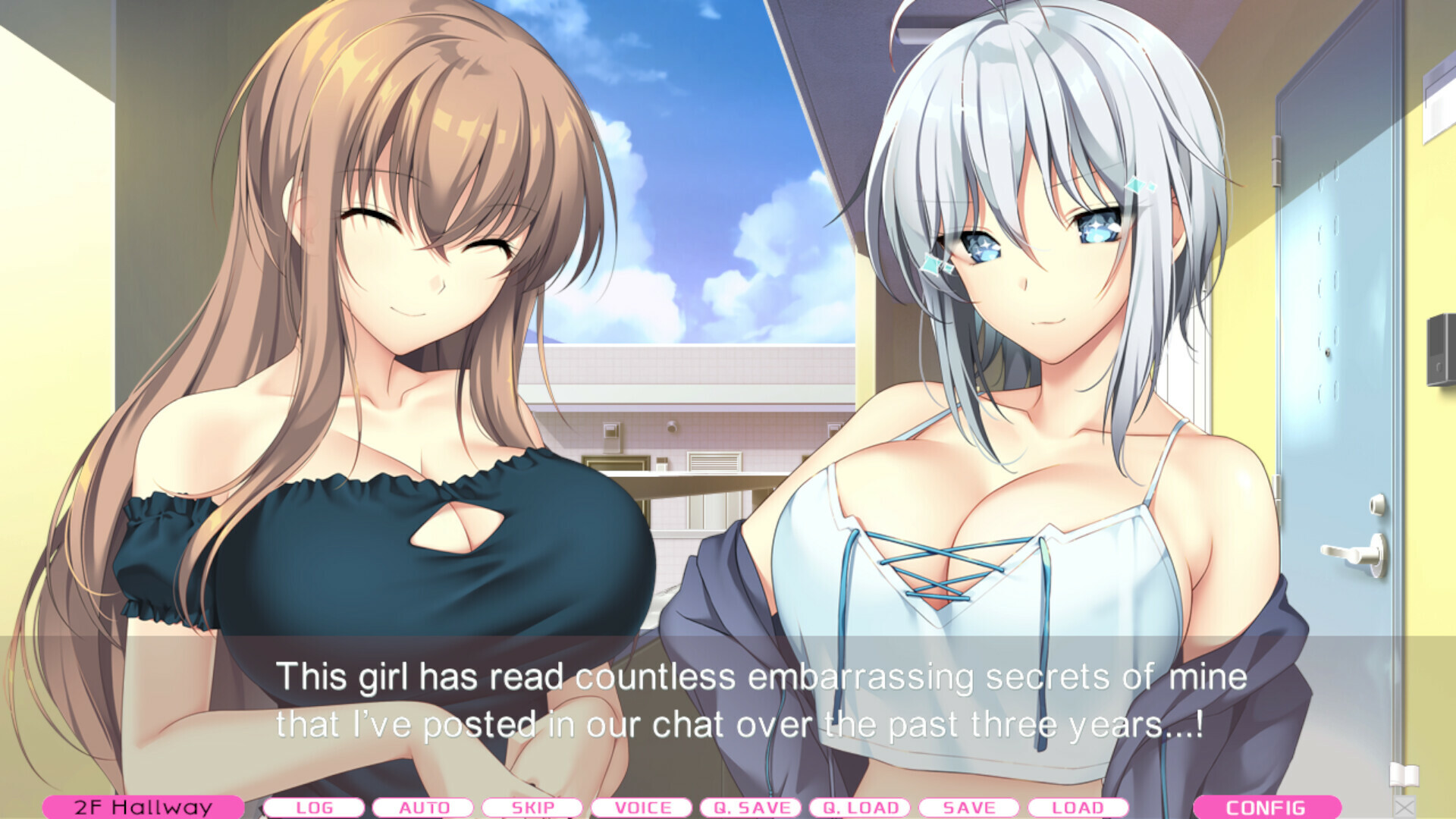
Task: Open the pink CONFIG settings menu
Action: click(1268, 807)
